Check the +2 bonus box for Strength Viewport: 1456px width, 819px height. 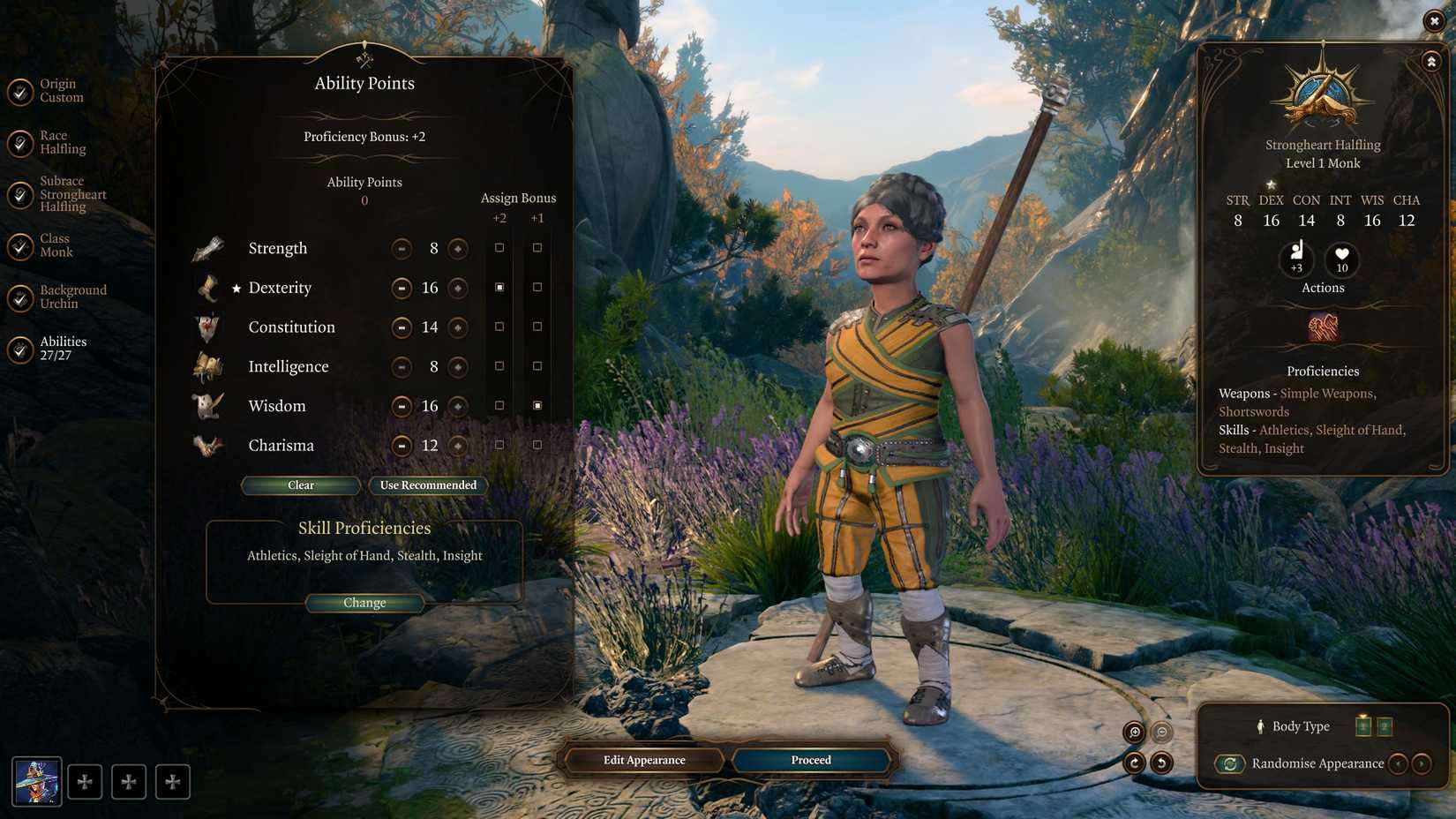500,247
